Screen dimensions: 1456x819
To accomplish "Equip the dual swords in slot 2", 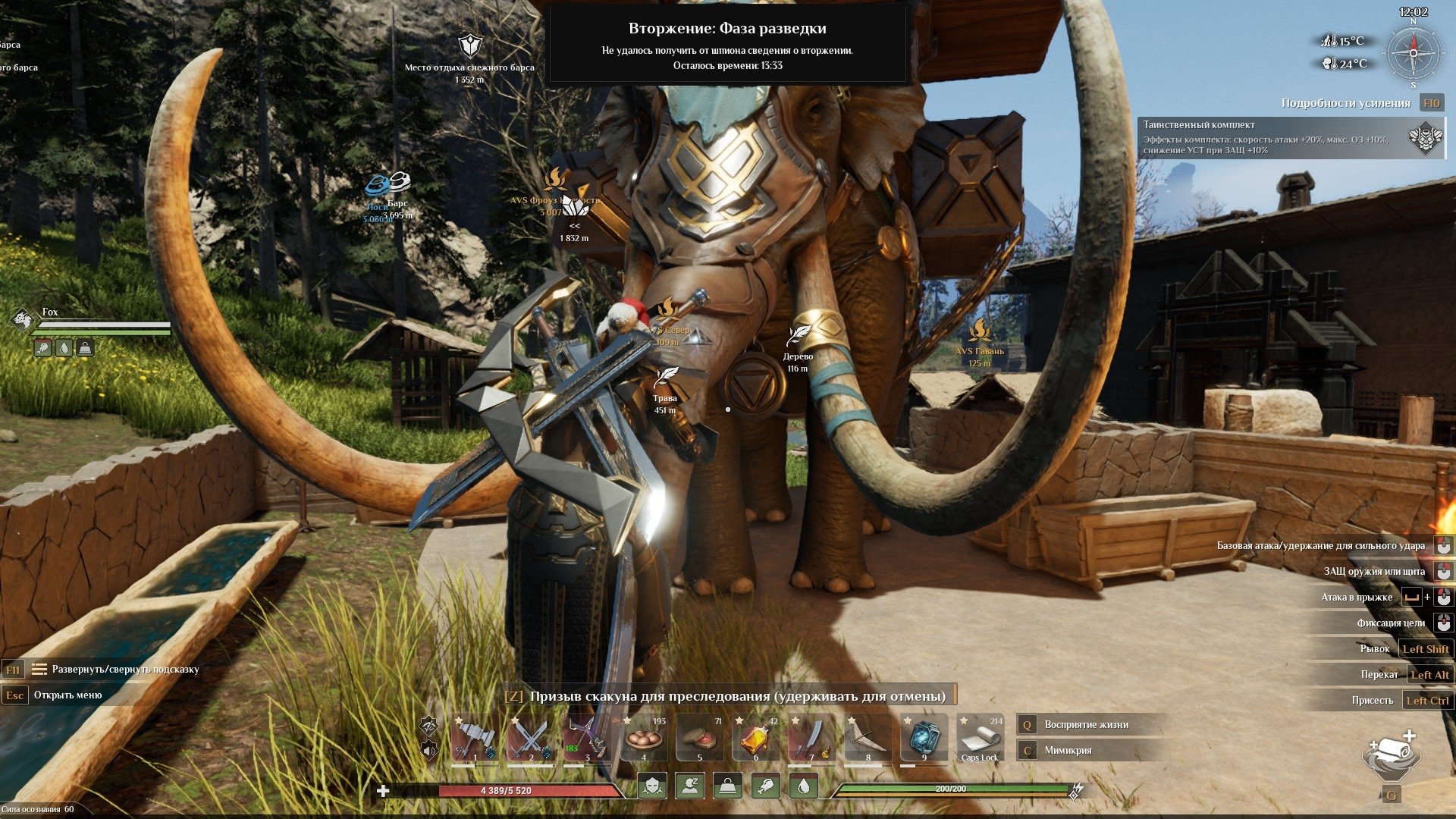I will pos(531,737).
